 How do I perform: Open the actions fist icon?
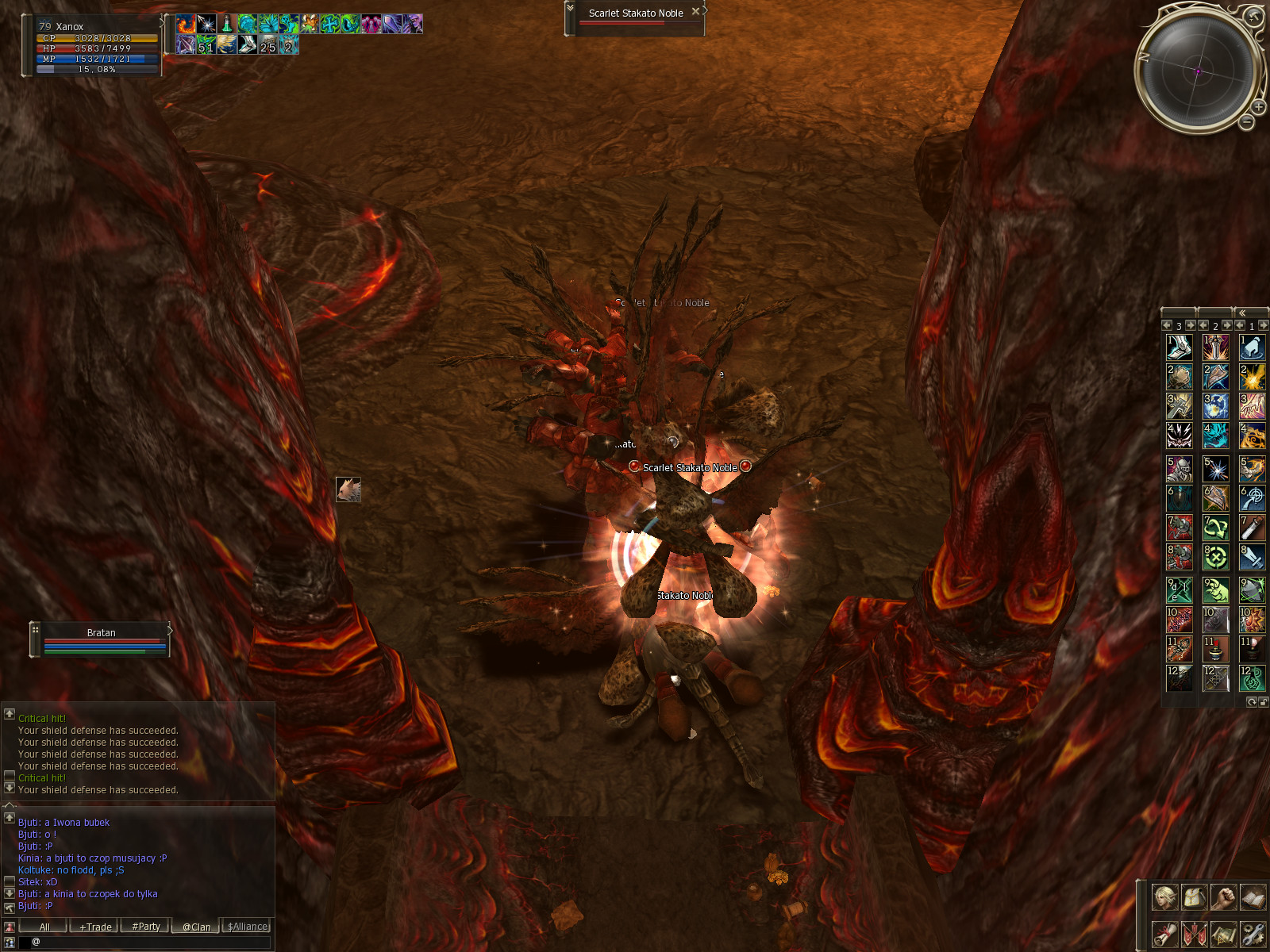(x=1223, y=897)
